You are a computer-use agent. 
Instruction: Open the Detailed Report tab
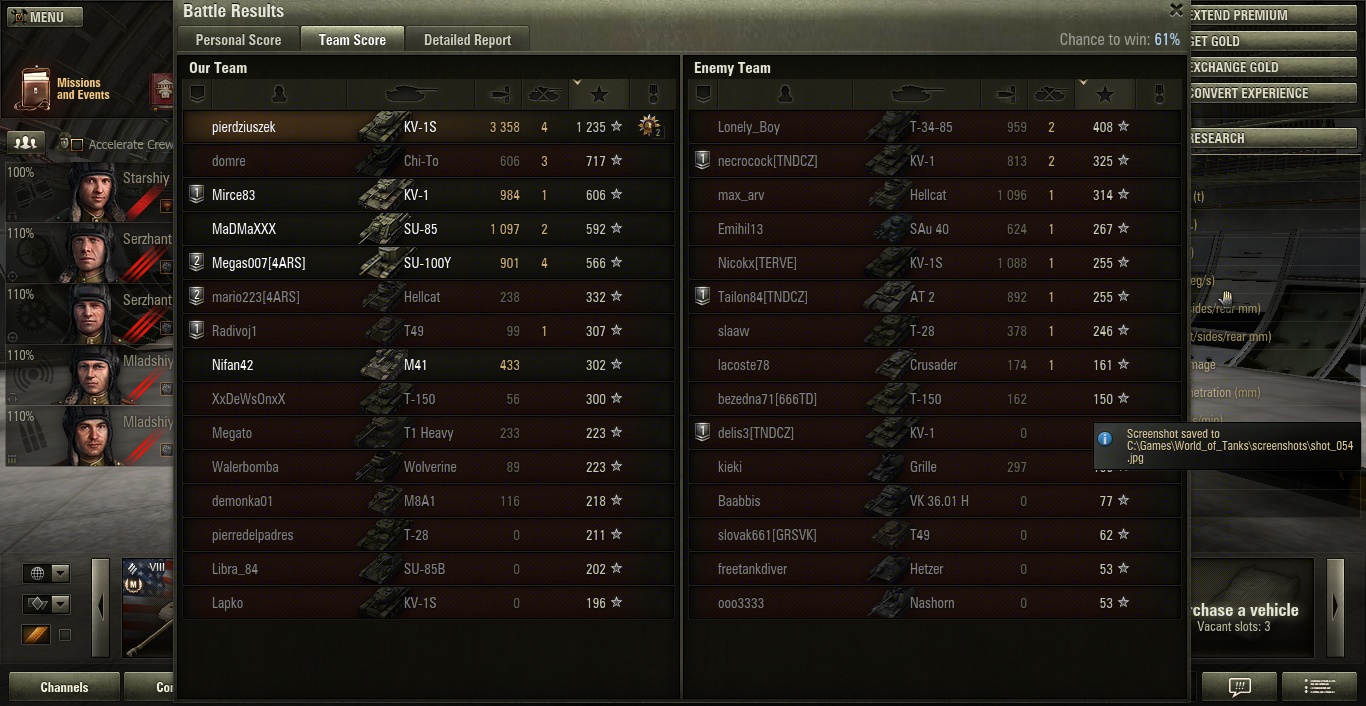(x=467, y=40)
